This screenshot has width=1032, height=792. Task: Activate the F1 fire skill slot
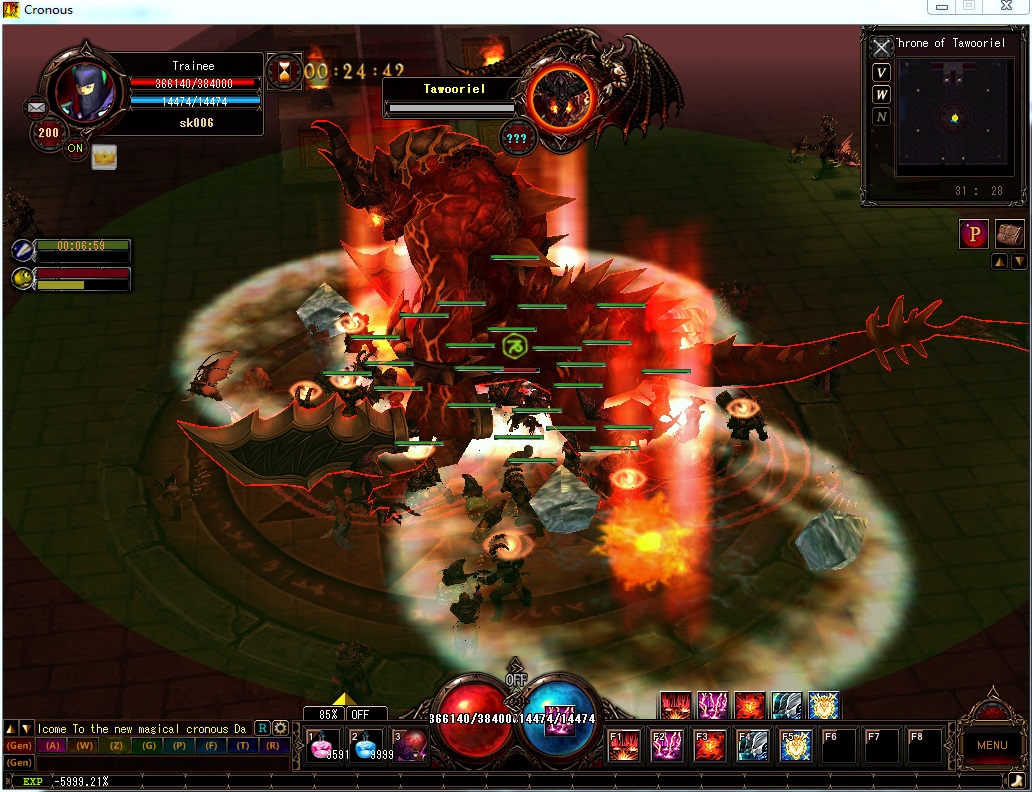(x=624, y=745)
